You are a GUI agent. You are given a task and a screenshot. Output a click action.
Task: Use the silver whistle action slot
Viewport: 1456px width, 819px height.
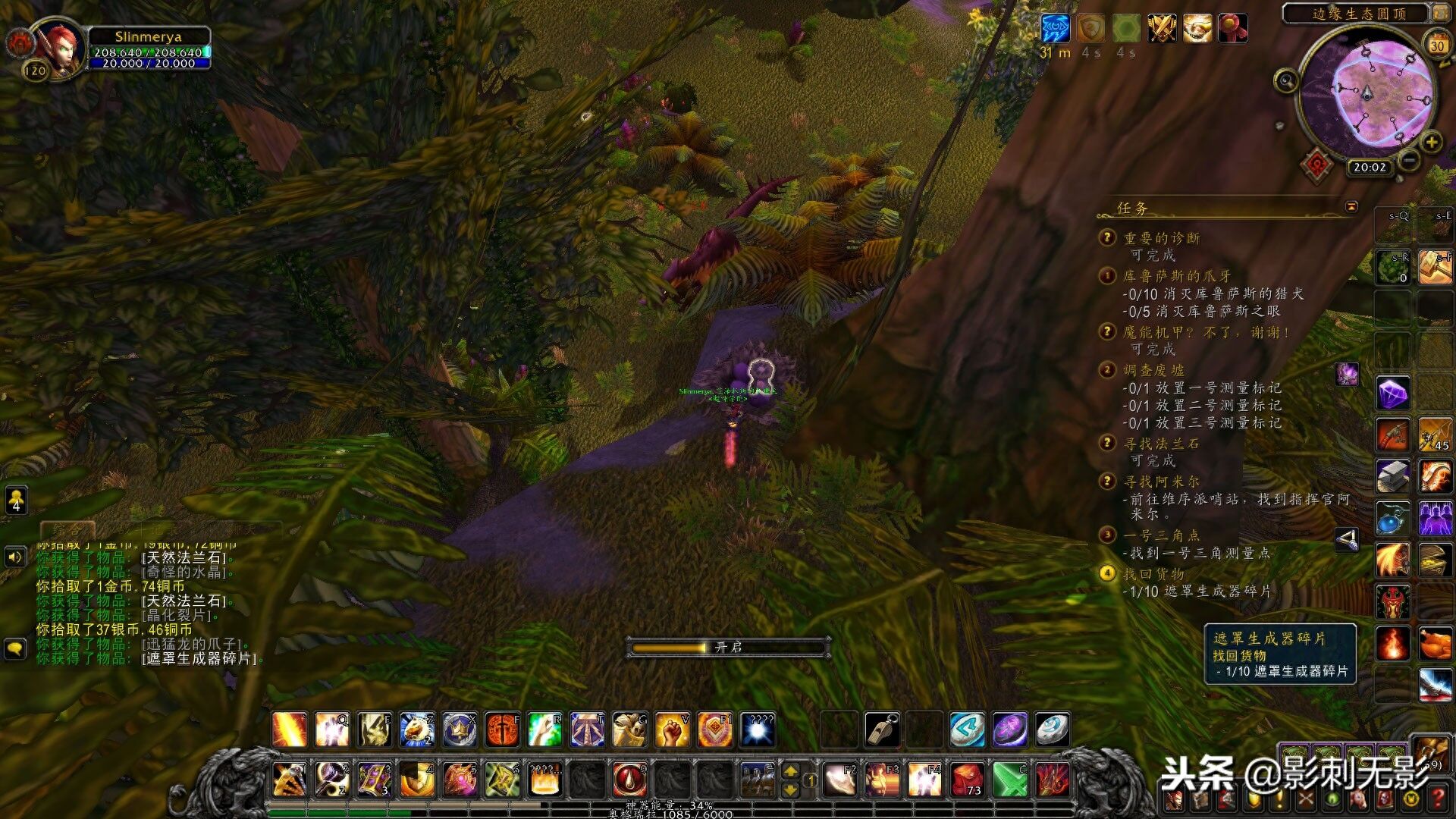click(883, 730)
